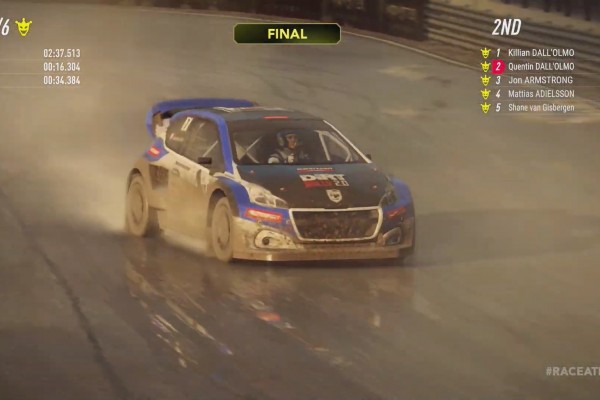Screen dimensions: 600x400
Task: Select Quentin DALL'OLMO's leaderboard row
Action: [x=540, y=67]
